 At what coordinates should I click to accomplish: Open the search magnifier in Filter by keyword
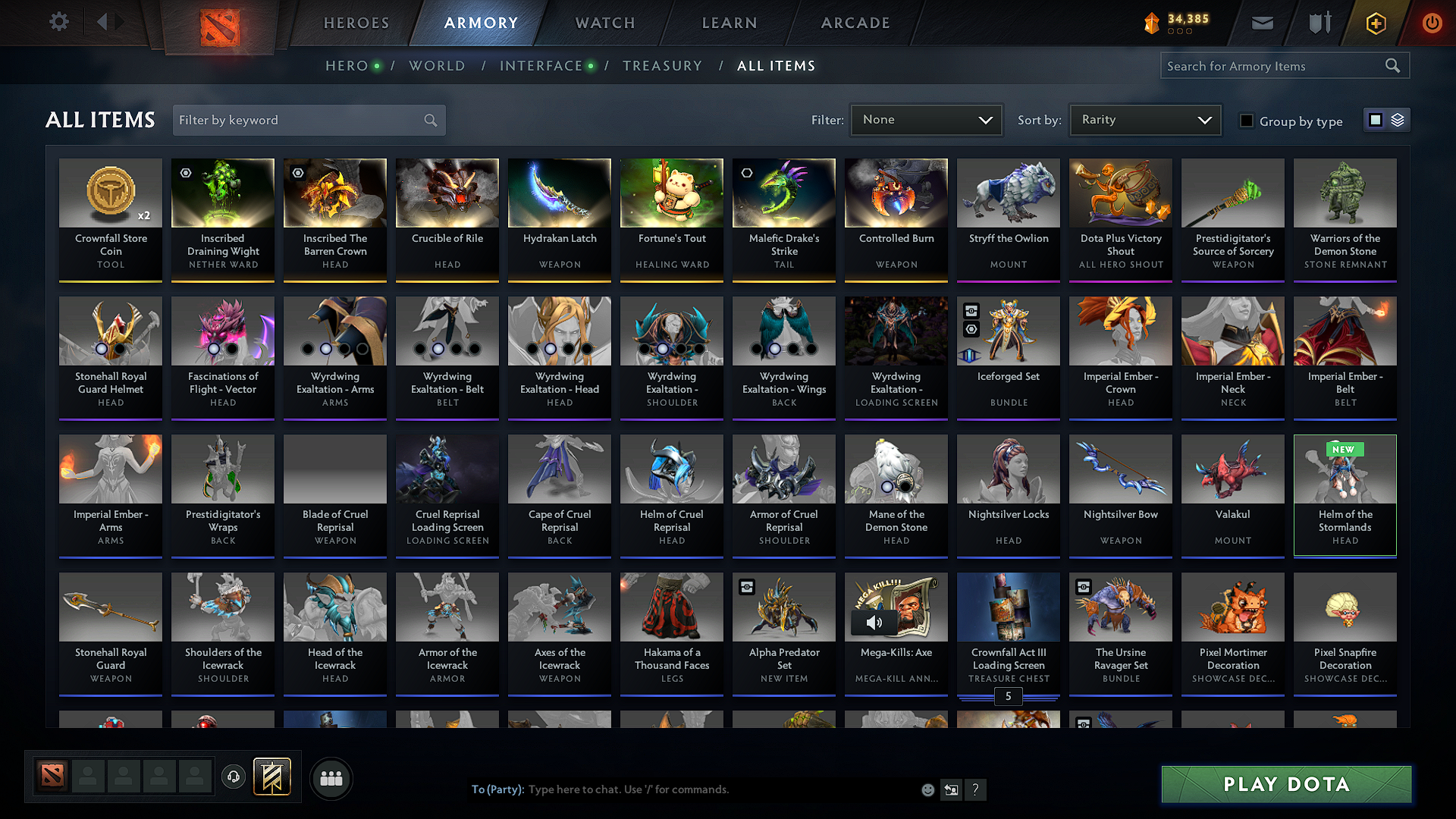(429, 120)
